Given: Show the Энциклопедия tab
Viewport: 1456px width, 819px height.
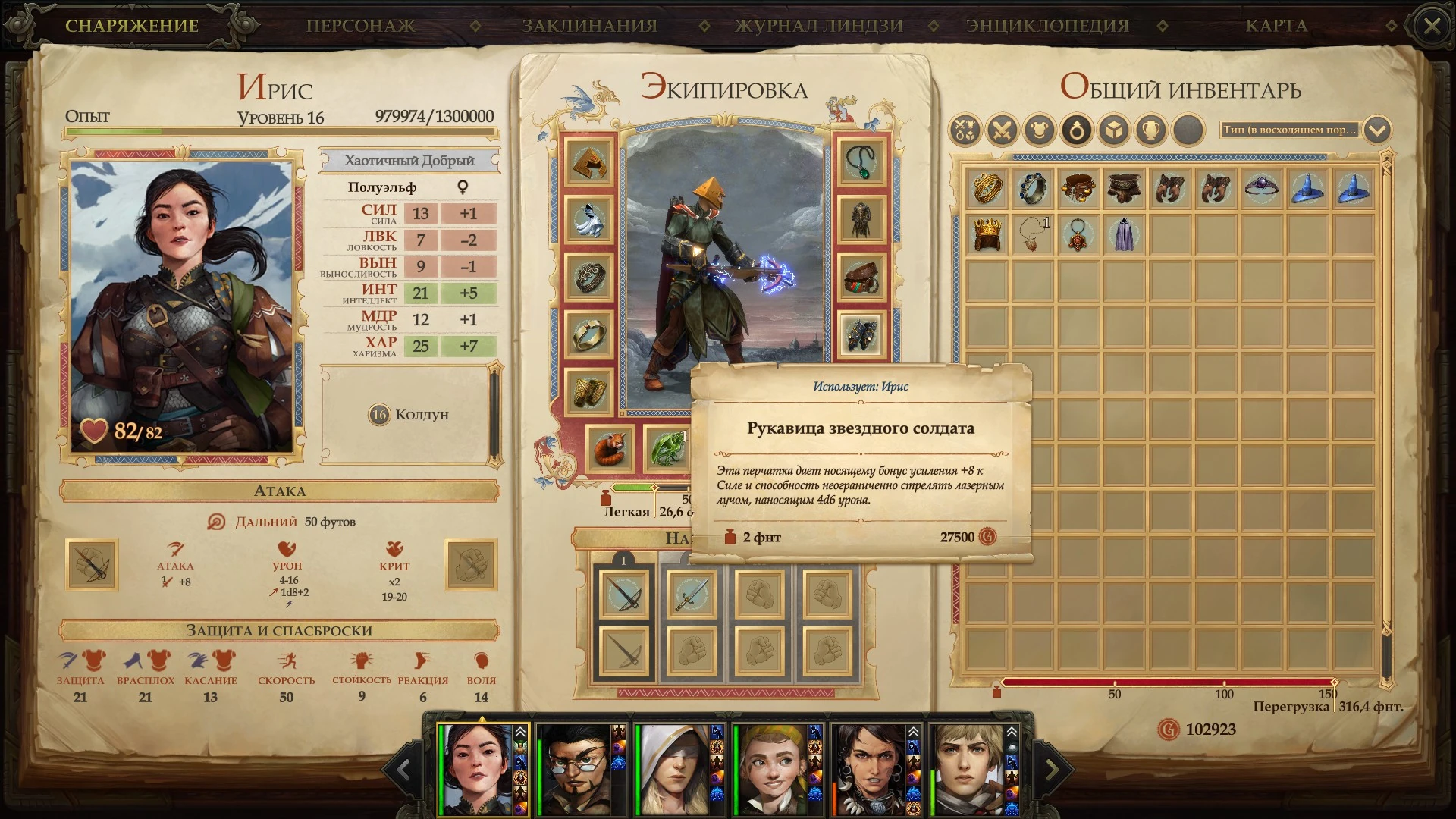Looking at the screenshot, I should coord(1047,26).
